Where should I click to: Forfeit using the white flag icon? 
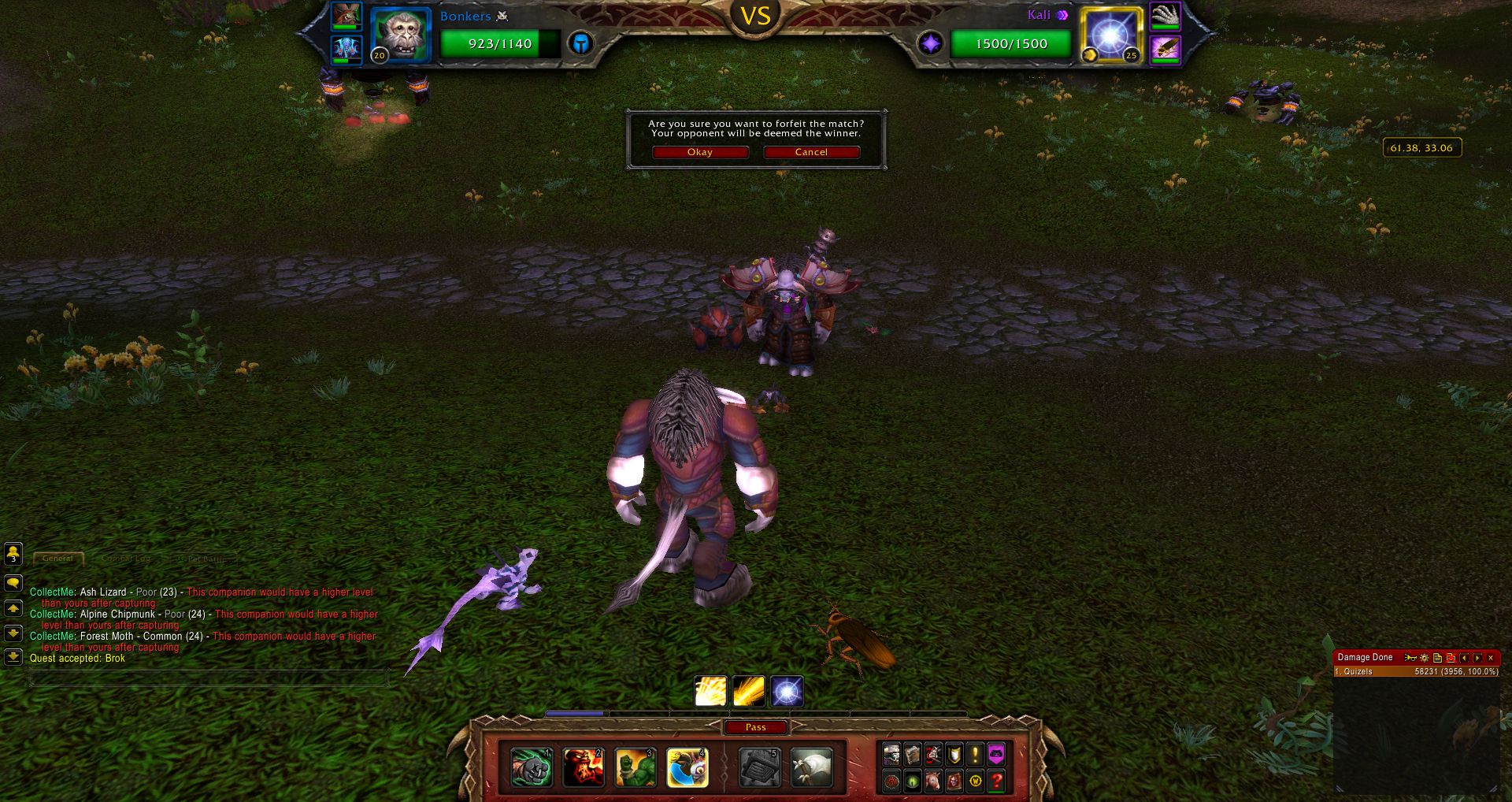pyautogui.click(x=811, y=767)
